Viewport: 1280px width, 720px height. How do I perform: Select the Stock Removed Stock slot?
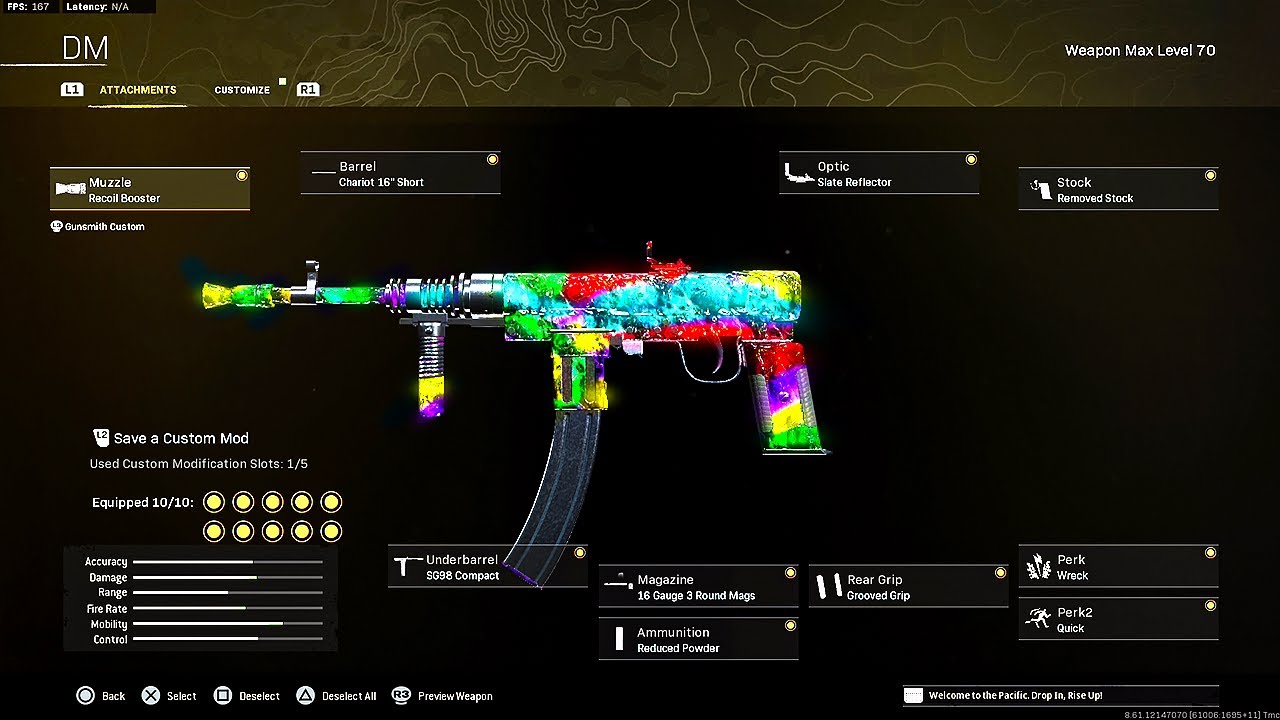tap(1118, 190)
